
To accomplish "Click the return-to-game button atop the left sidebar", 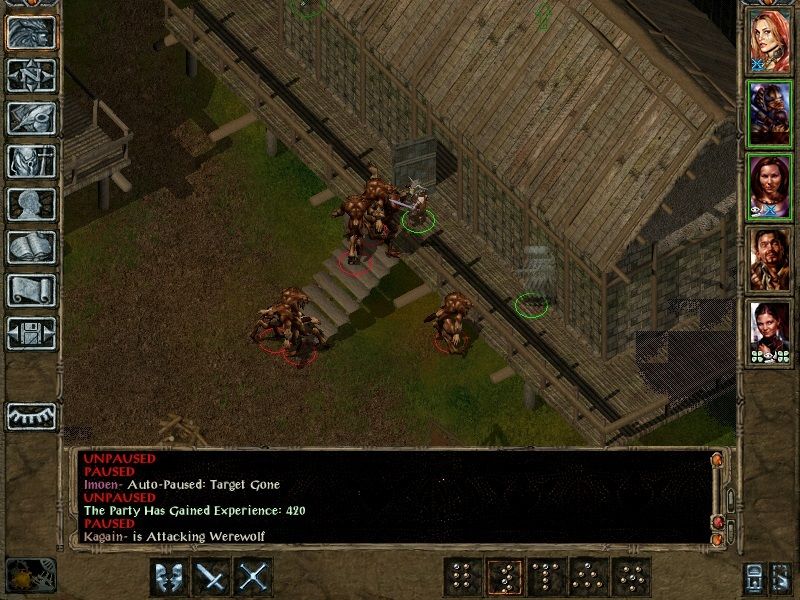I will coord(32,32).
